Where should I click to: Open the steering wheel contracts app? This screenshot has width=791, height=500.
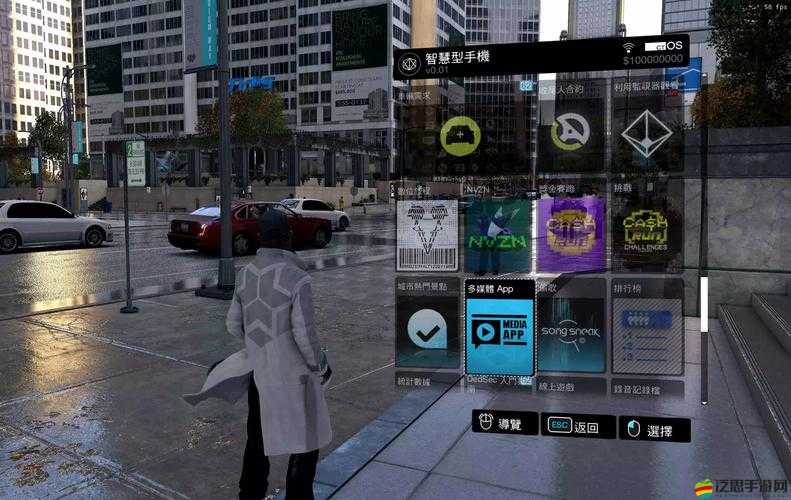[x=570, y=134]
